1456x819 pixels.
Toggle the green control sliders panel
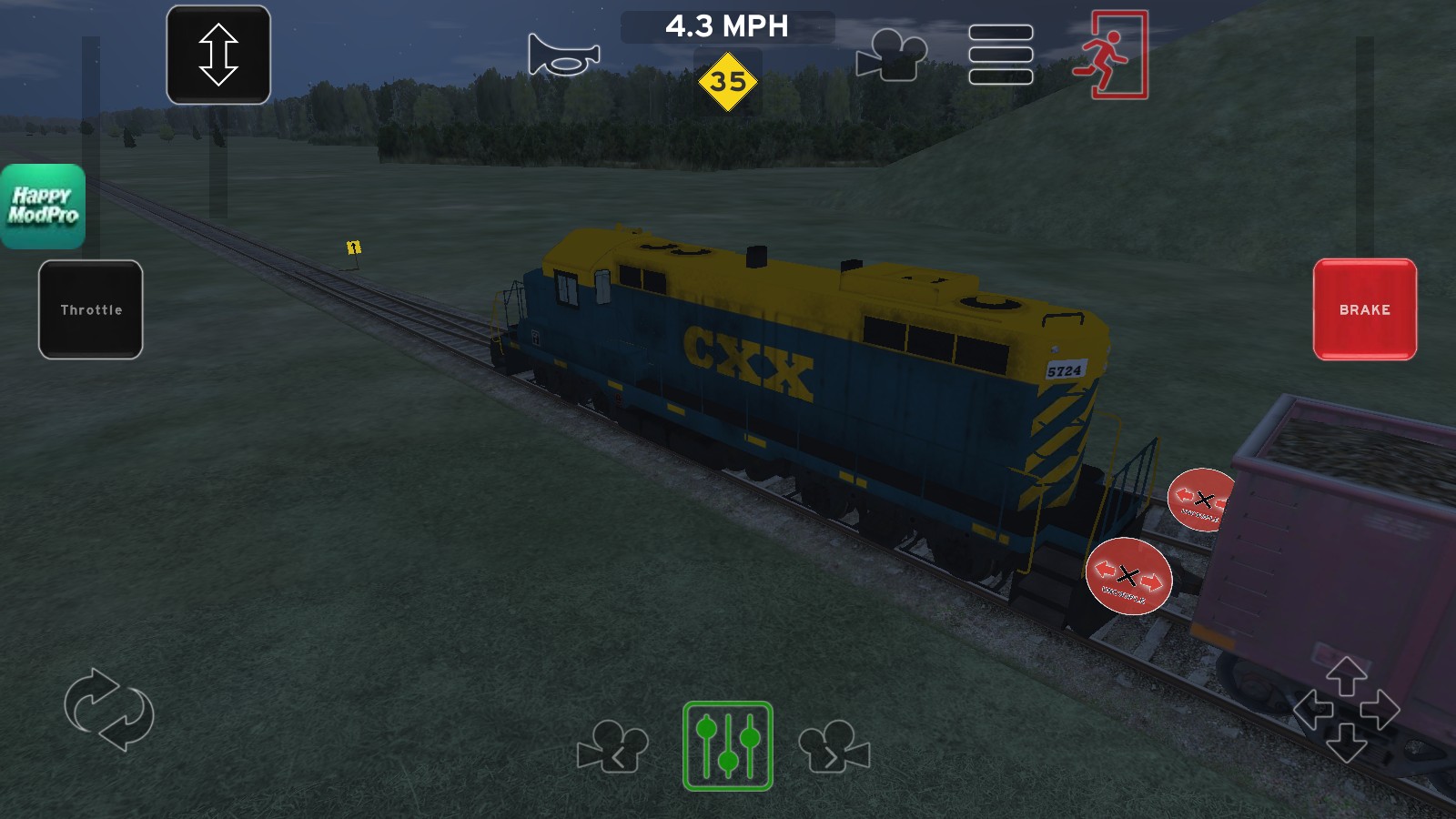(x=728, y=746)
